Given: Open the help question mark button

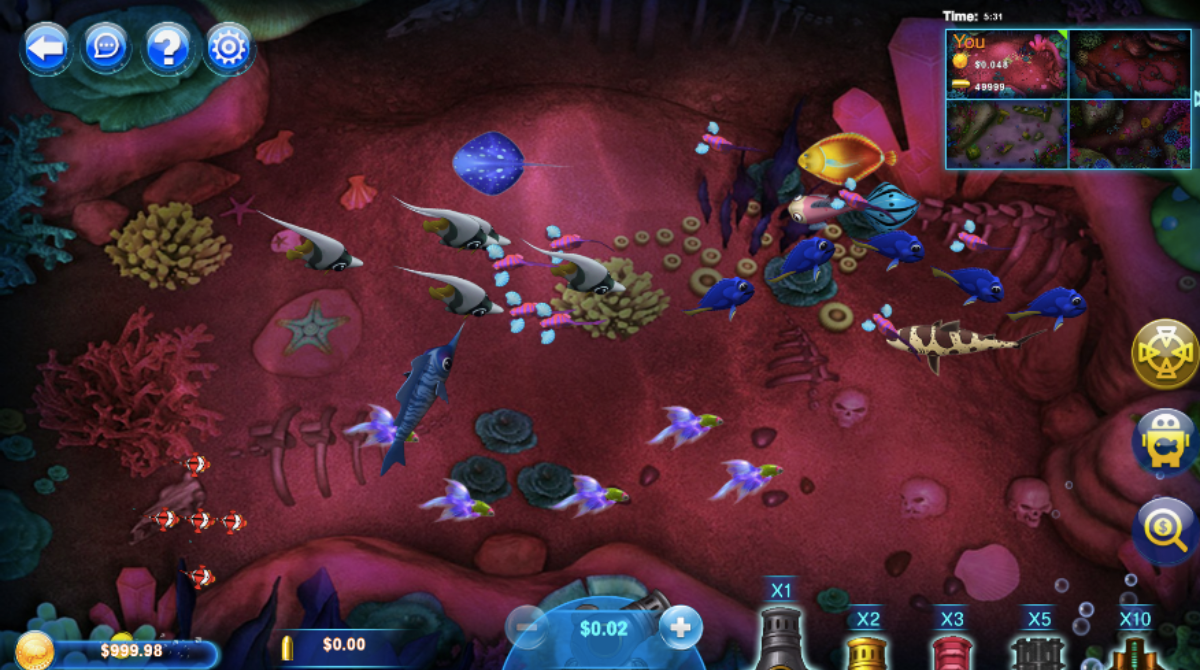Looking at the screenshot, I should click(167, 47).
